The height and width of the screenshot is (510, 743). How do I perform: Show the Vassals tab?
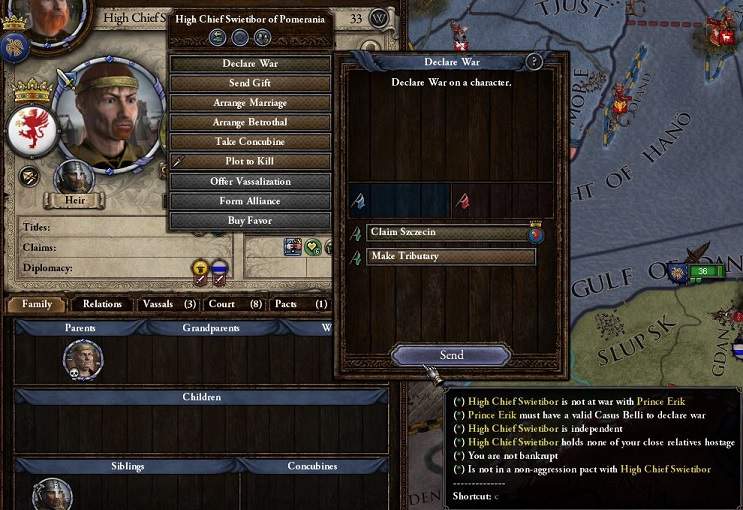click(167, 304)
